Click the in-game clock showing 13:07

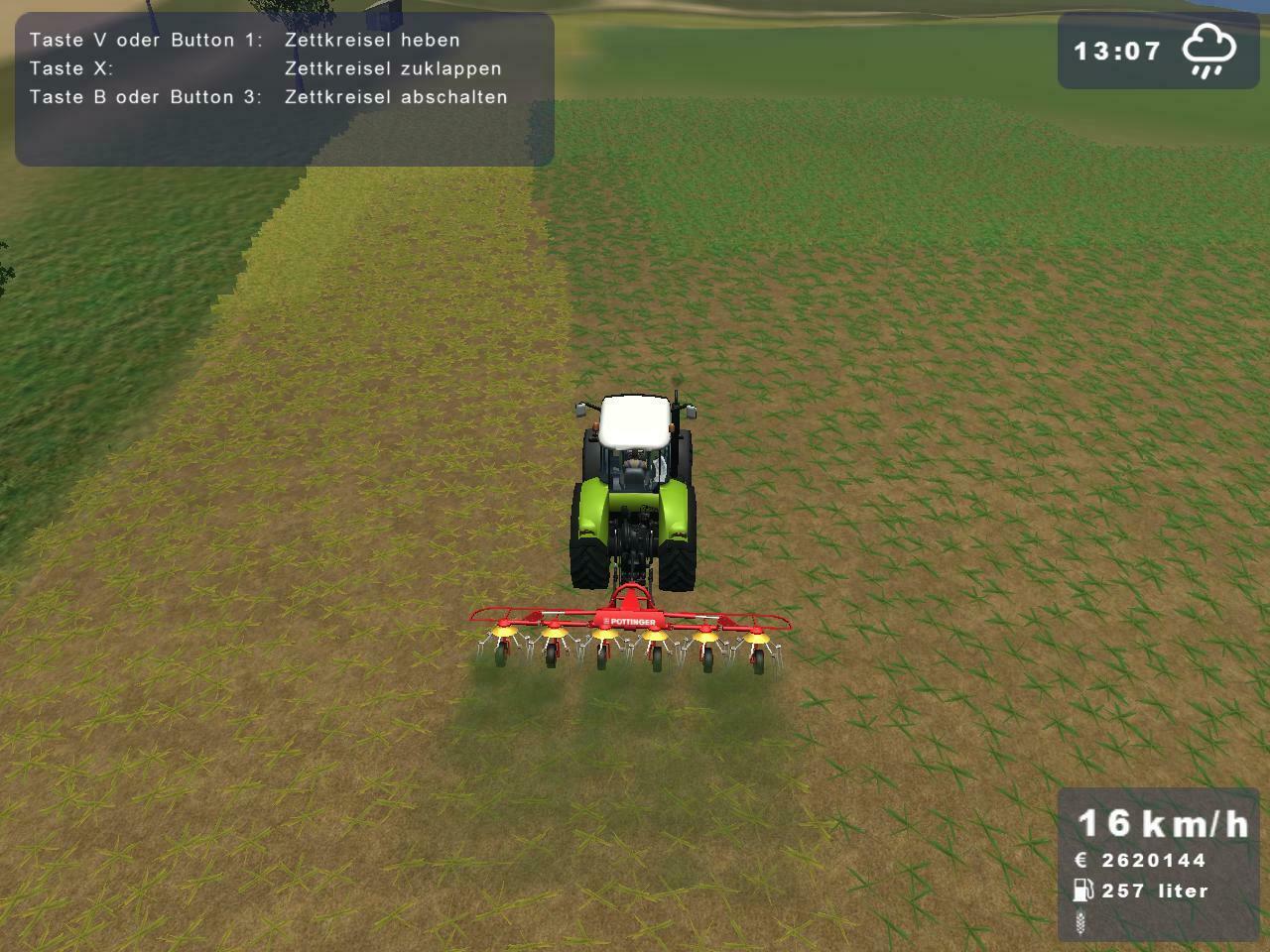click(x=1118, y=52)
